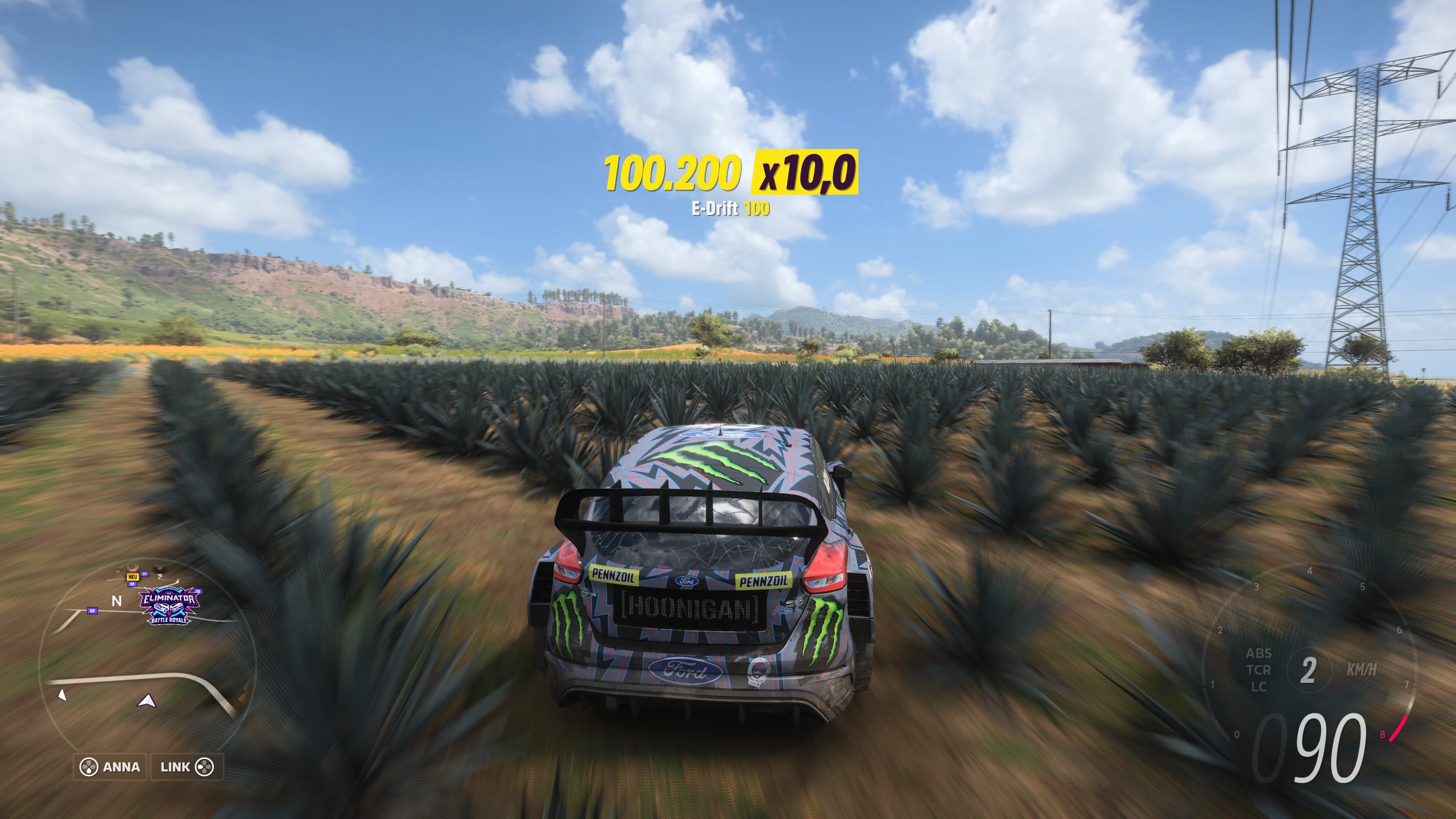Screen dimensions: 1456x819
Task: Select the XP board icon left of the N compass
Action: pos(93,611)
